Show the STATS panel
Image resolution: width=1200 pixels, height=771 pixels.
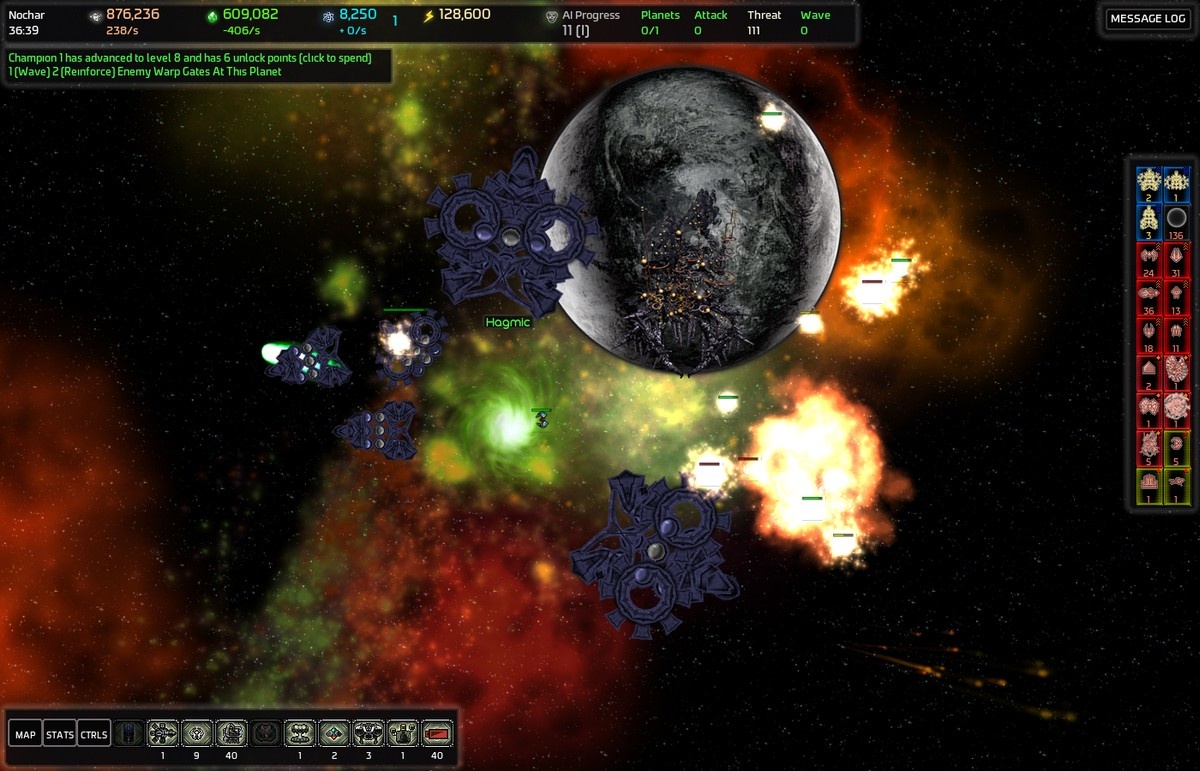60,735
